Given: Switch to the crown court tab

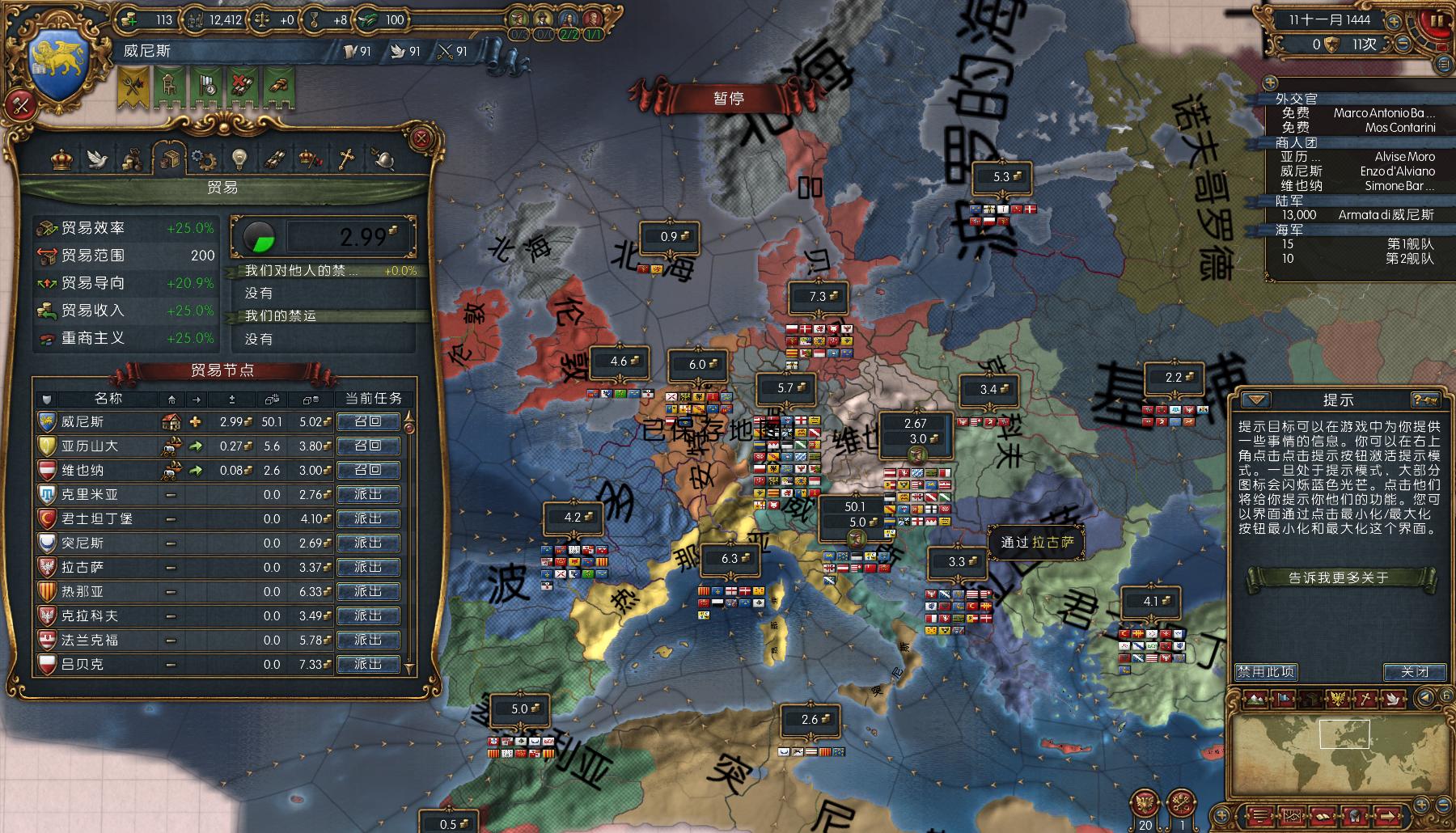Looking at the screenshot, I should (61, 159).
